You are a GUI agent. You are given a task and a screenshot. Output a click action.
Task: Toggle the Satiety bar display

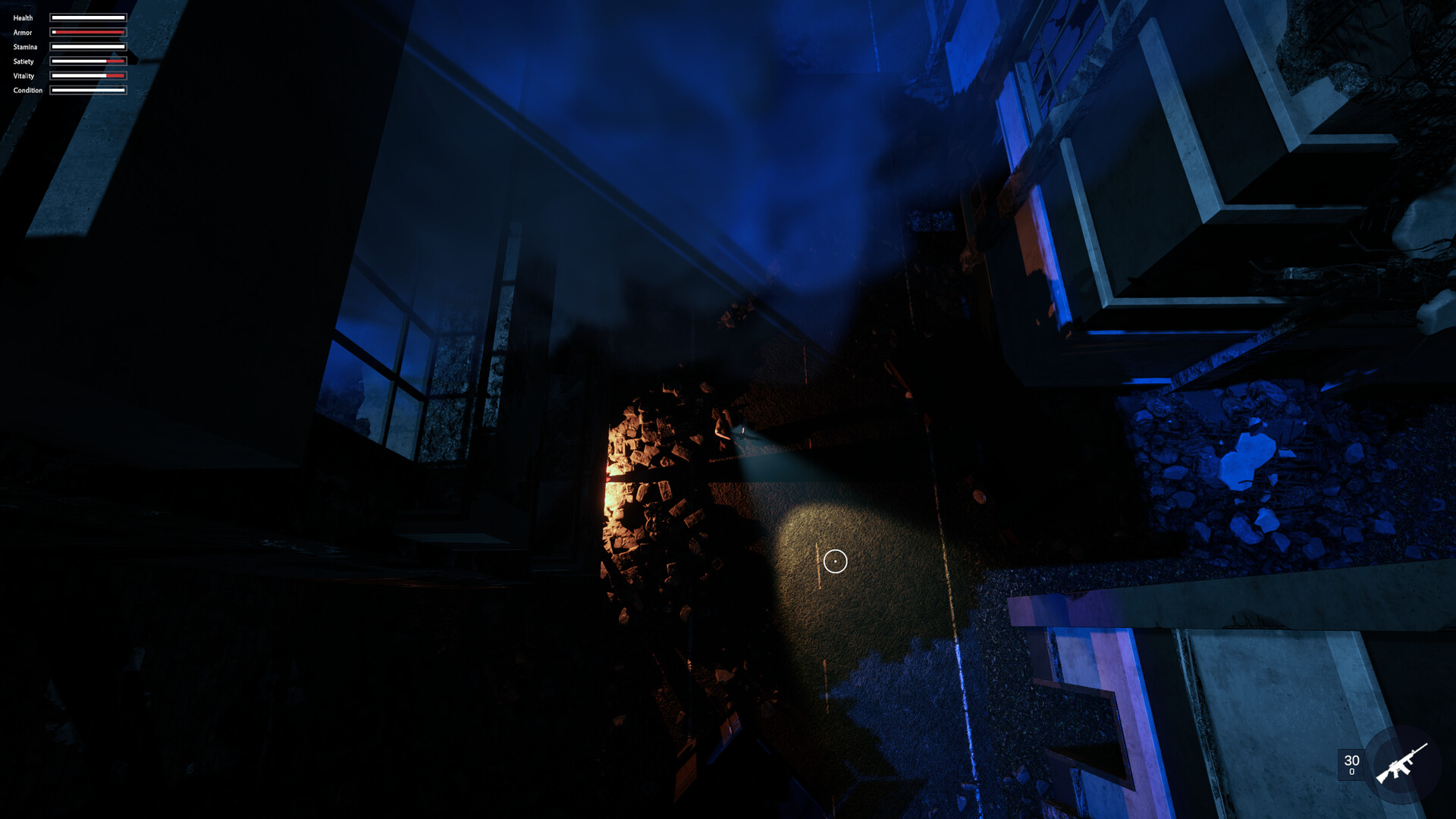click(x=87, y=61)
